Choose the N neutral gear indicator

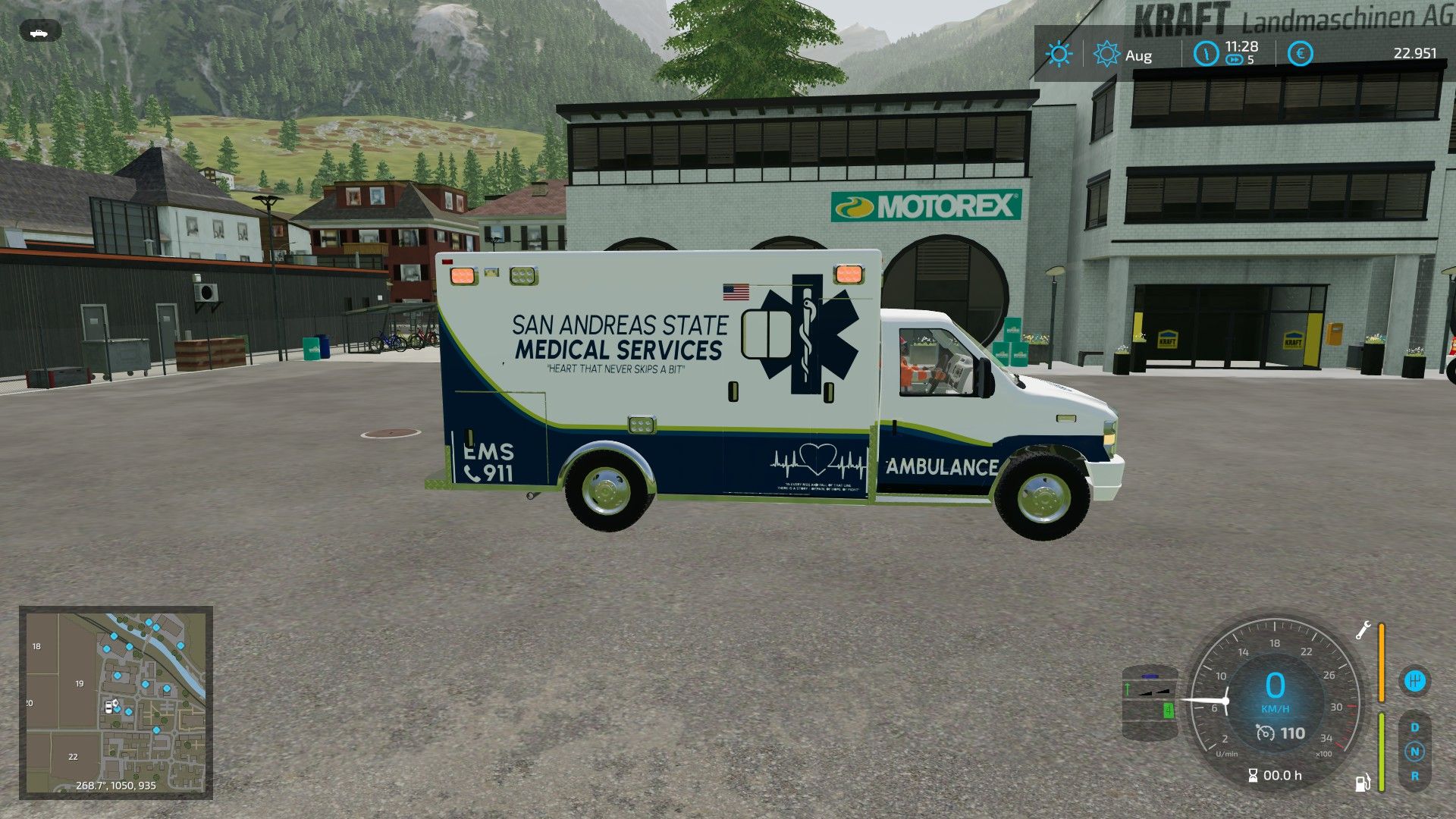(x=1414, y=752)
